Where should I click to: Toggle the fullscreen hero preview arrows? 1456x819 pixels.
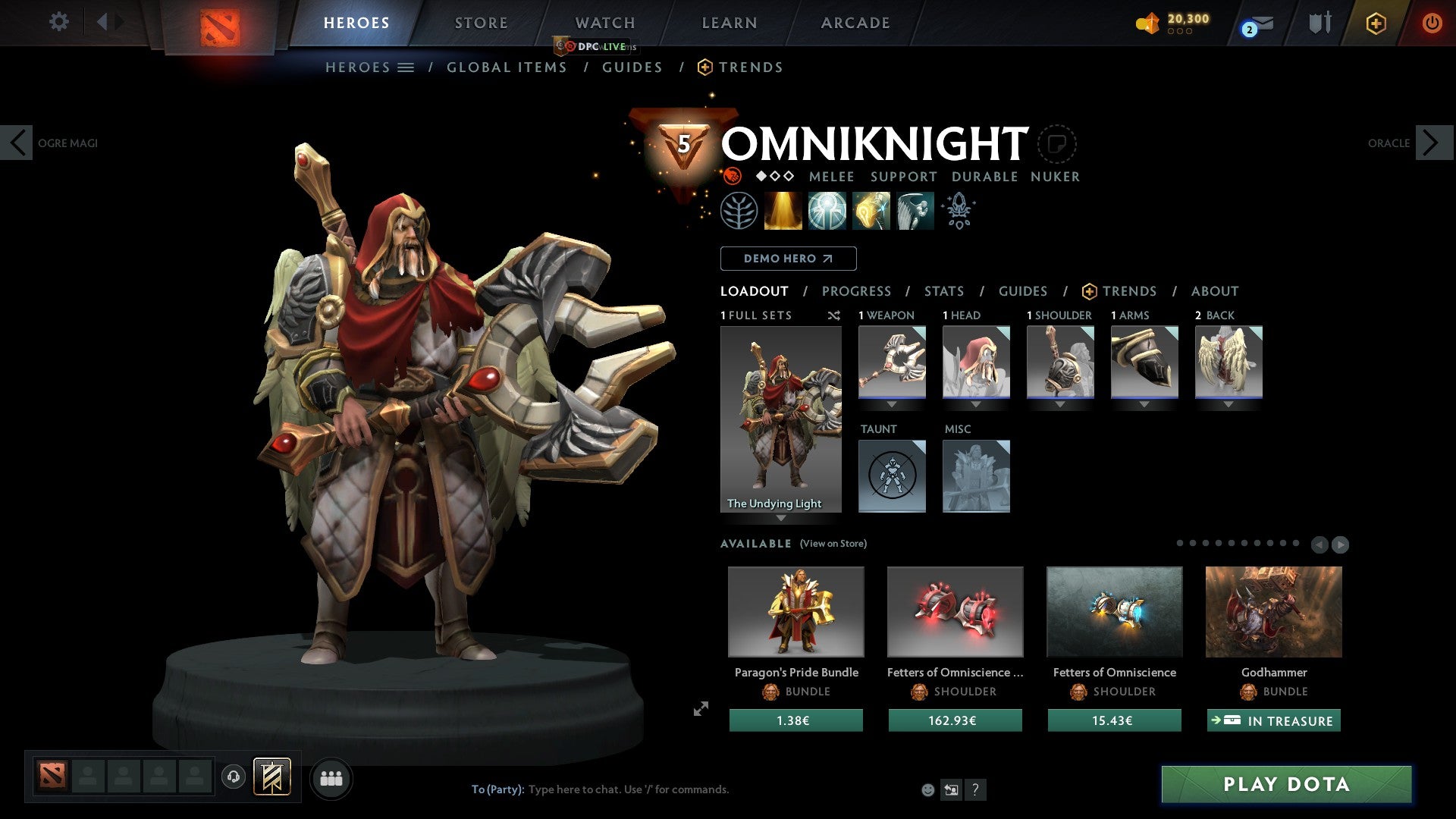700,709
